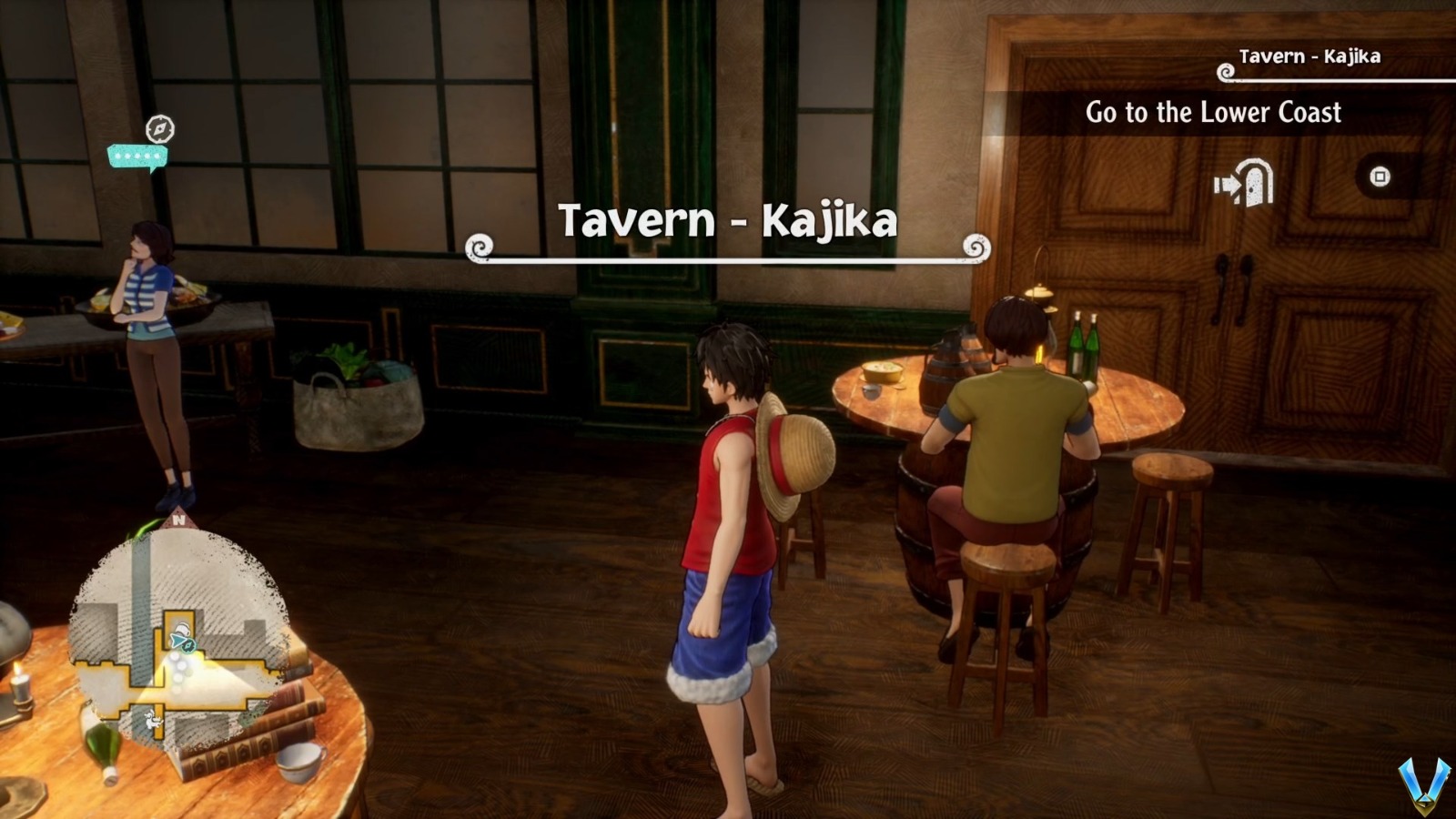The image size is (1456, 819).
Task: Click the north 'N' triangle marker above the minimap
Action: [179, 518]
